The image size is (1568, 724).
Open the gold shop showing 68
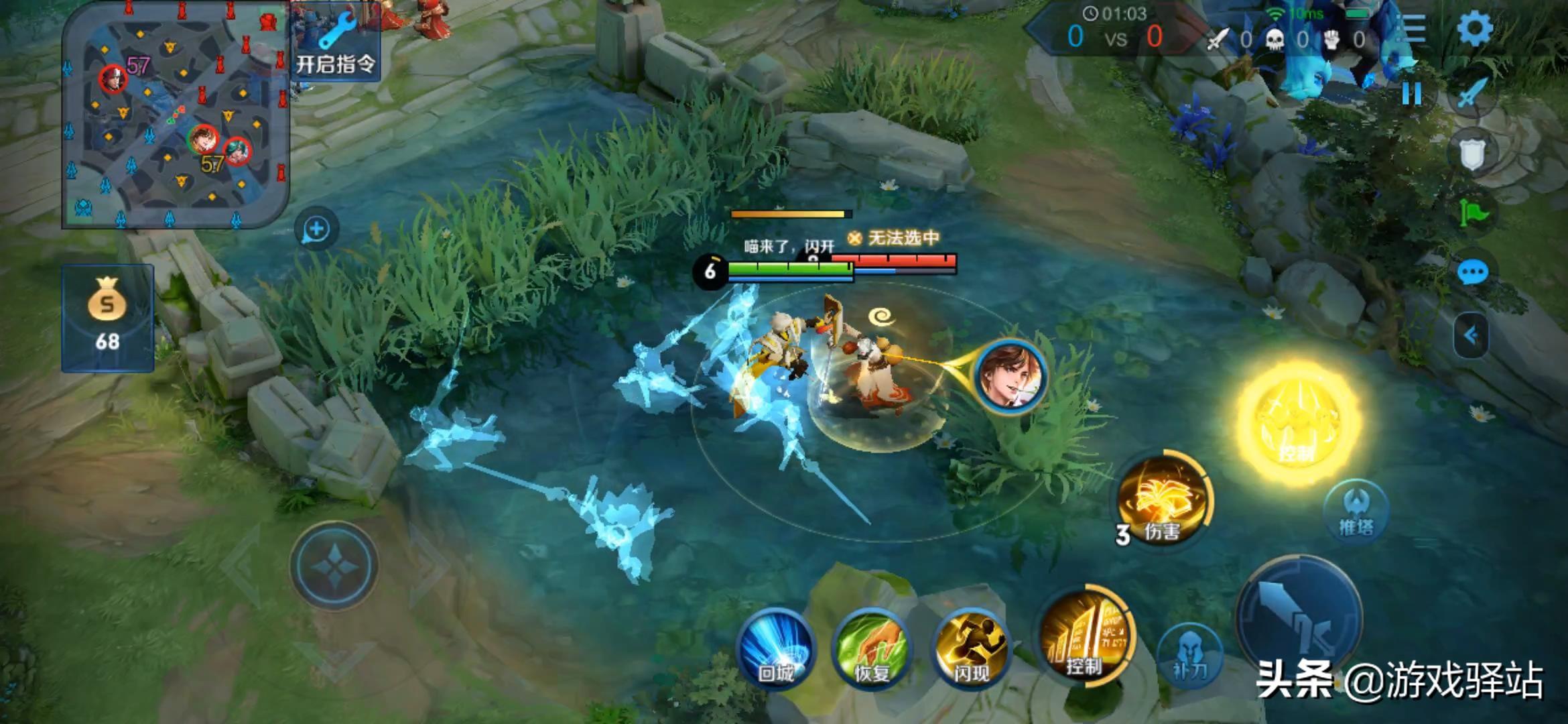coord(108,318)
